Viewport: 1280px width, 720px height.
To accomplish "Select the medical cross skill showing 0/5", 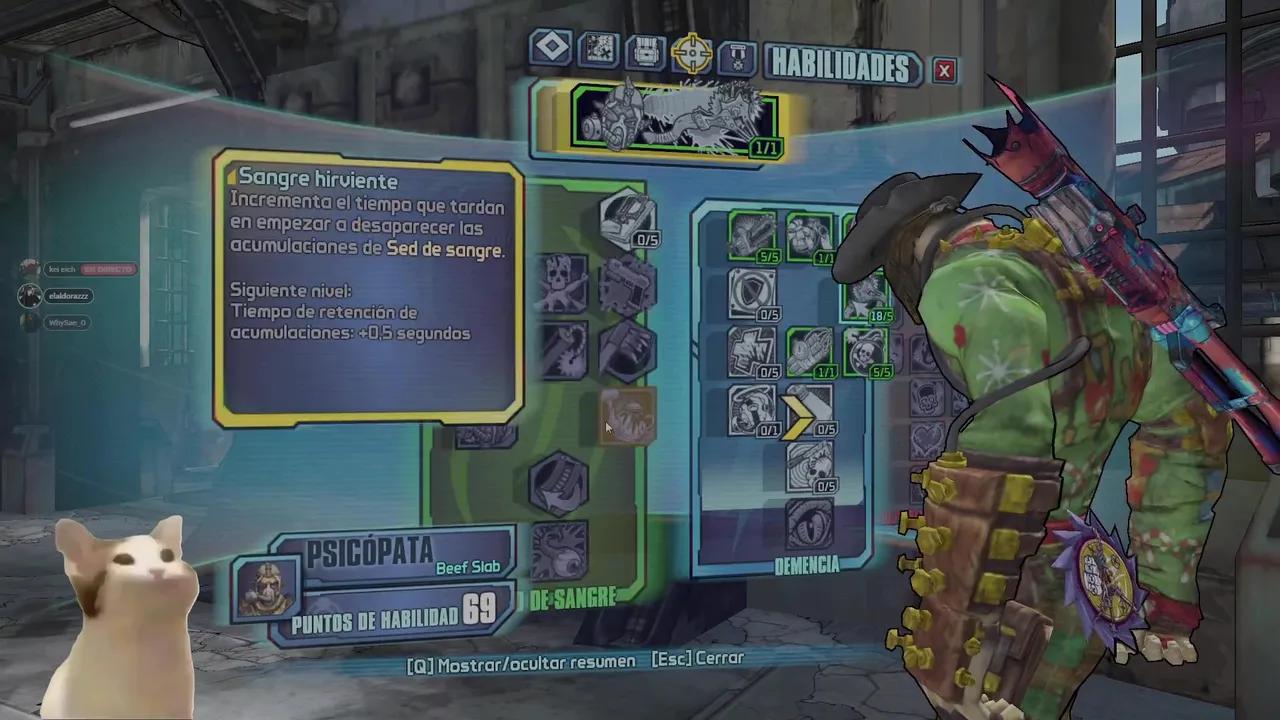I will 751,352.
